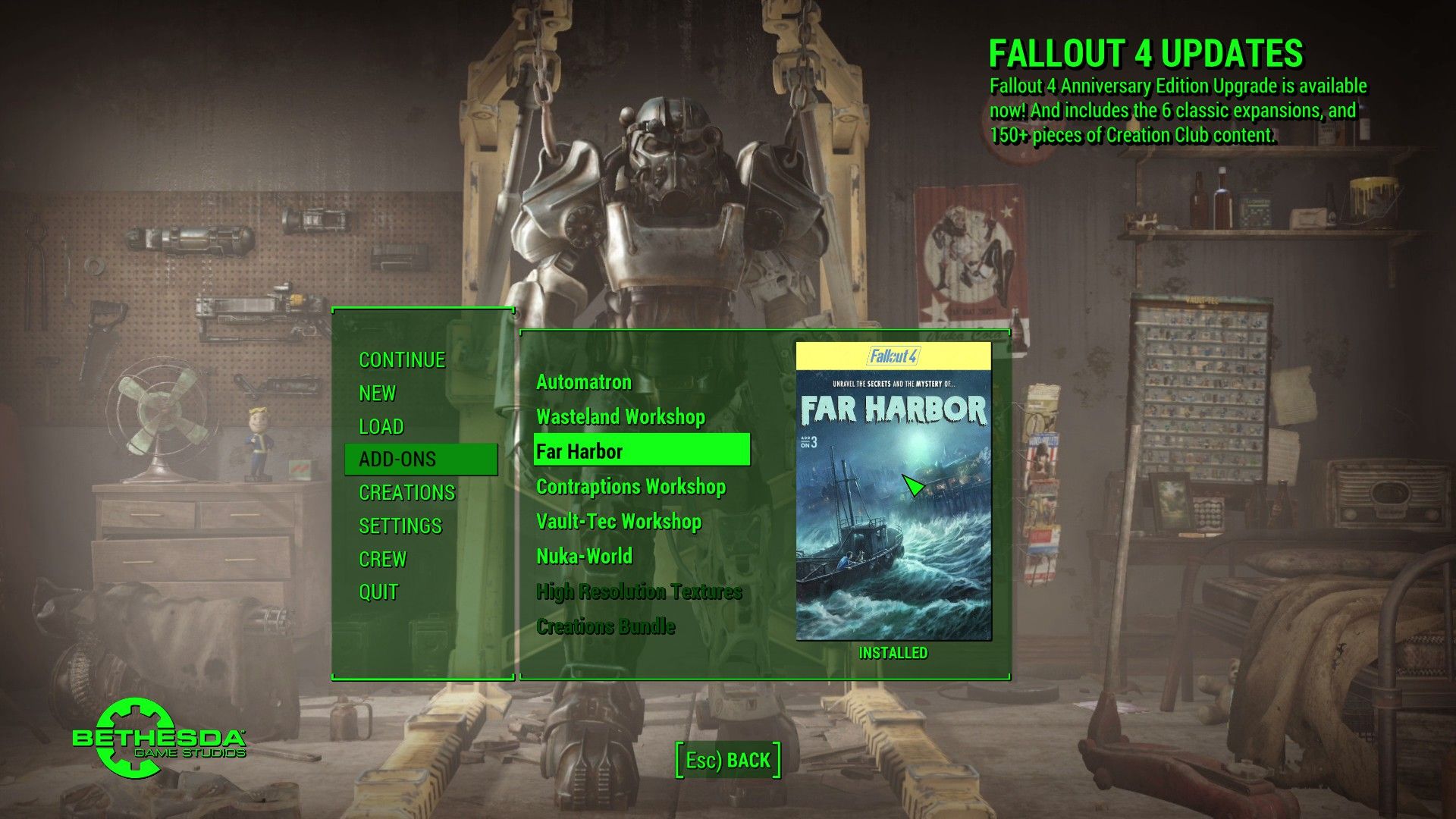Select the highlighted Far Harbor add-on
1456x819 pixels.
642,450
